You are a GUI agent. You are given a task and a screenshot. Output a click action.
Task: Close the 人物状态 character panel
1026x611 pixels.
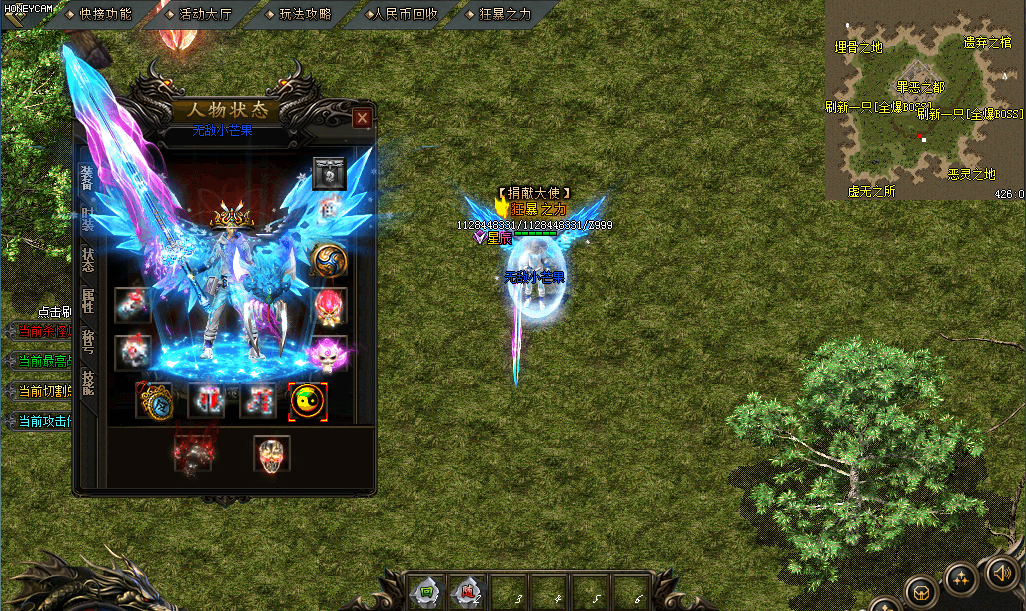point(362,118)
